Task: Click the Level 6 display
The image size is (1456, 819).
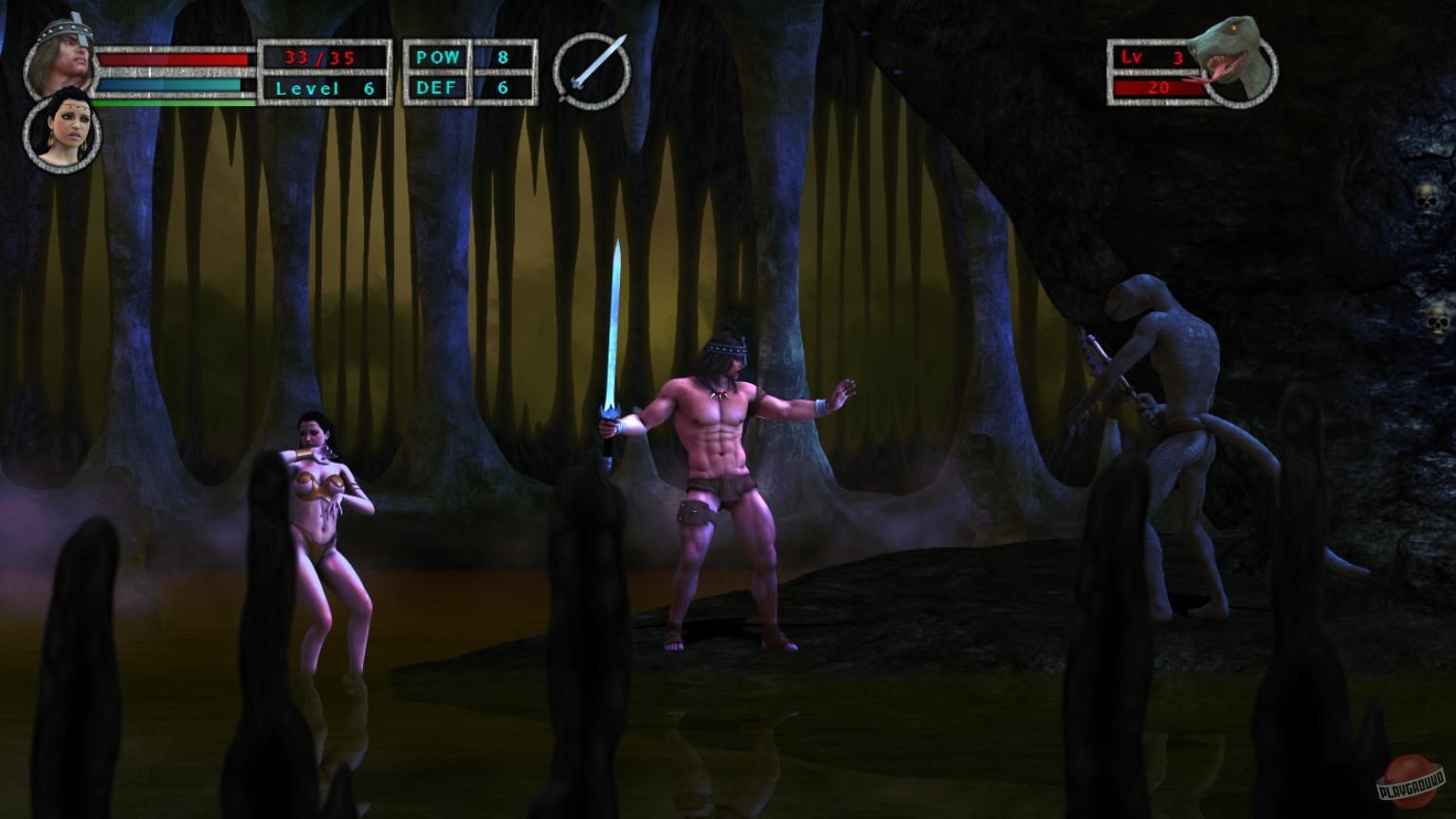Action: [326, 87]
